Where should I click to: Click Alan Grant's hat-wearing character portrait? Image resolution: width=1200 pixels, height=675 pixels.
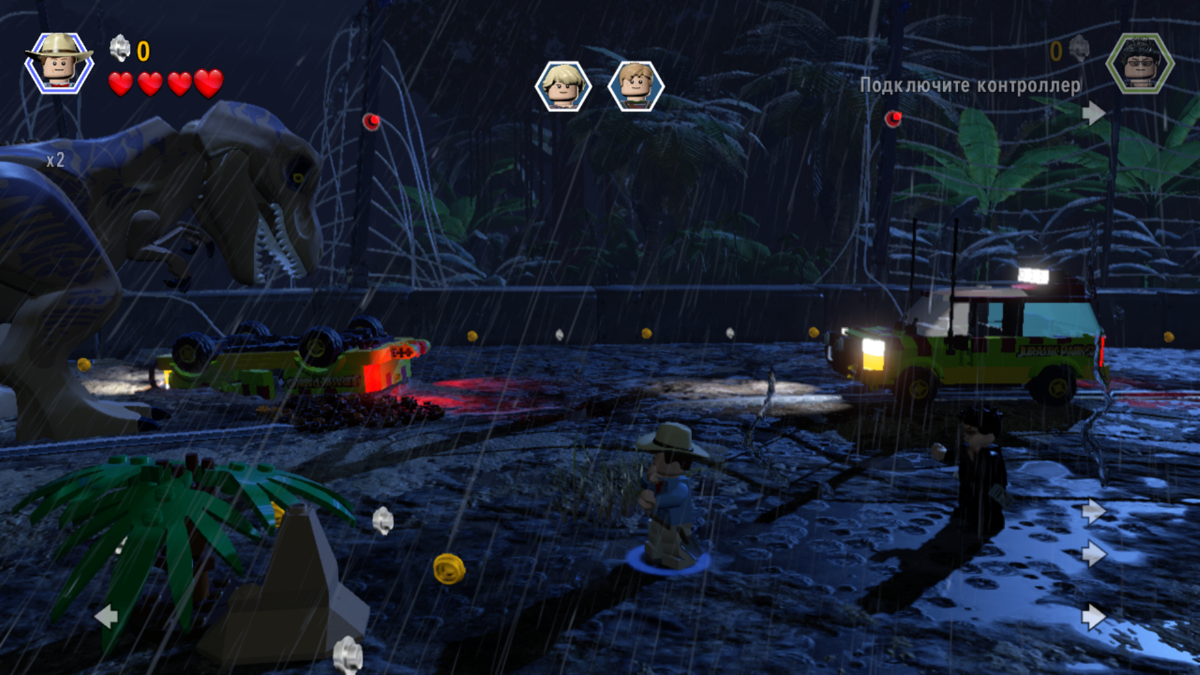pyautogui.click(x=59, y=62)
